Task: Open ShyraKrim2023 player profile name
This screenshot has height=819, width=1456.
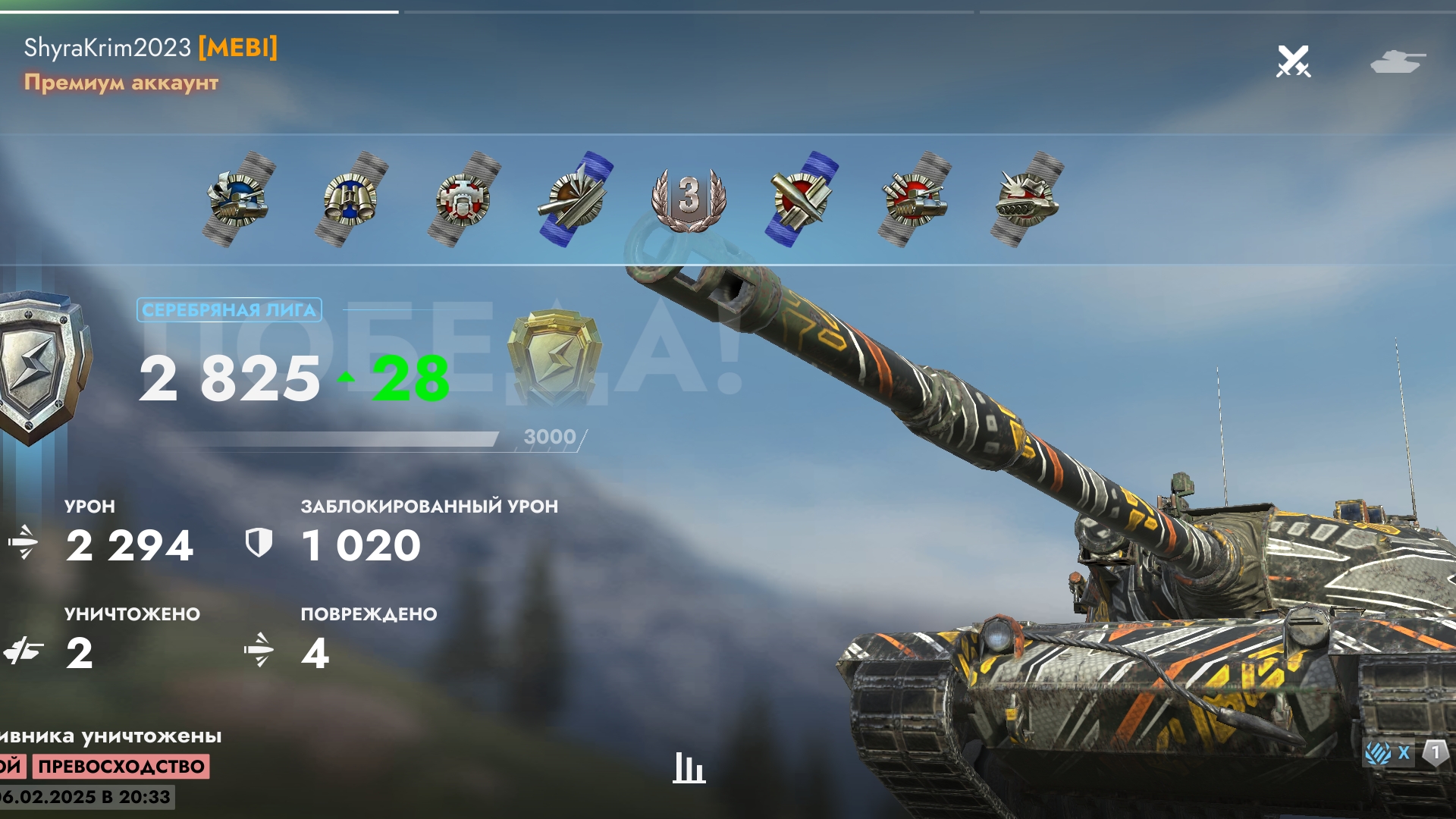Action: click(108, 48)
